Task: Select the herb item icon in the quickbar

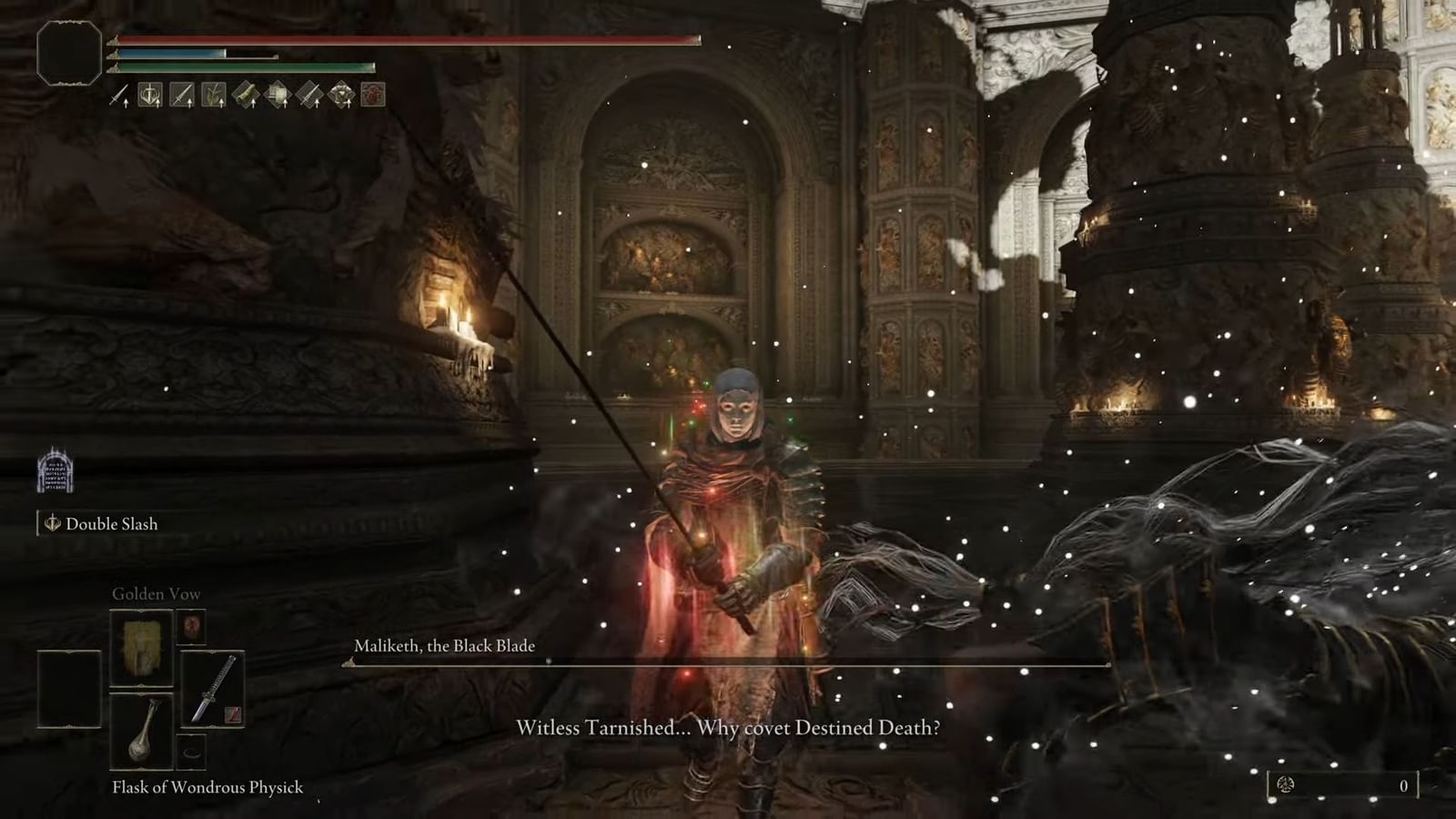Action: pyautogui.click(x=212, y=96)
